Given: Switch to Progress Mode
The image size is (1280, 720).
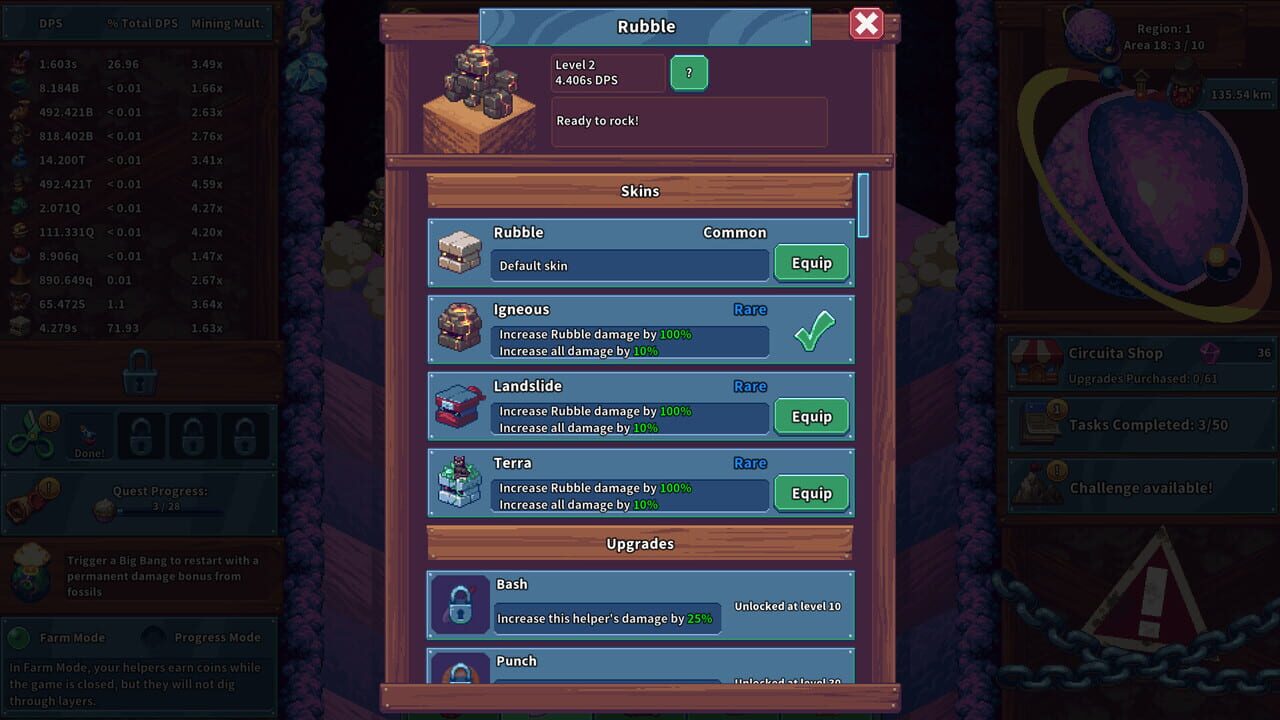Looking at the screenshot, I should point(151,637).
